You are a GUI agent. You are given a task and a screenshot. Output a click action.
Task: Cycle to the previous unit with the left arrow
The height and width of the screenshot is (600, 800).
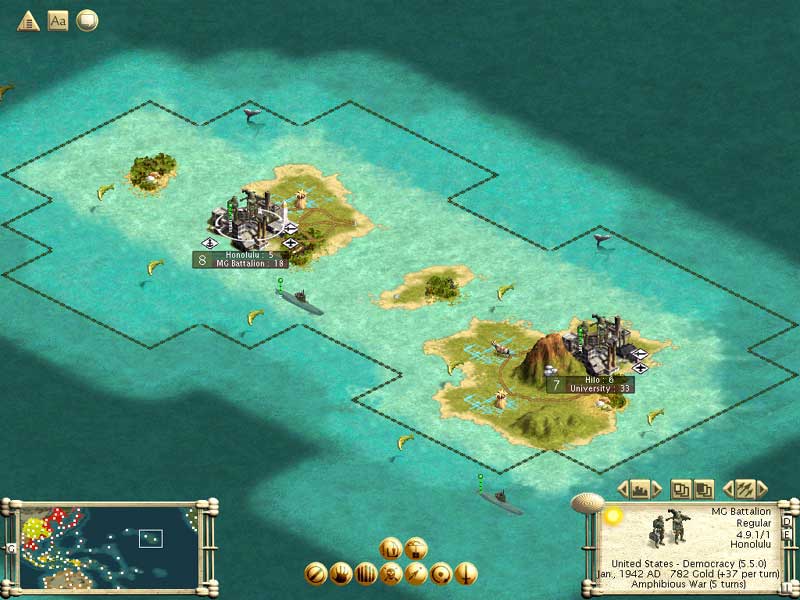pyautogui.click(x=727, y=489)
